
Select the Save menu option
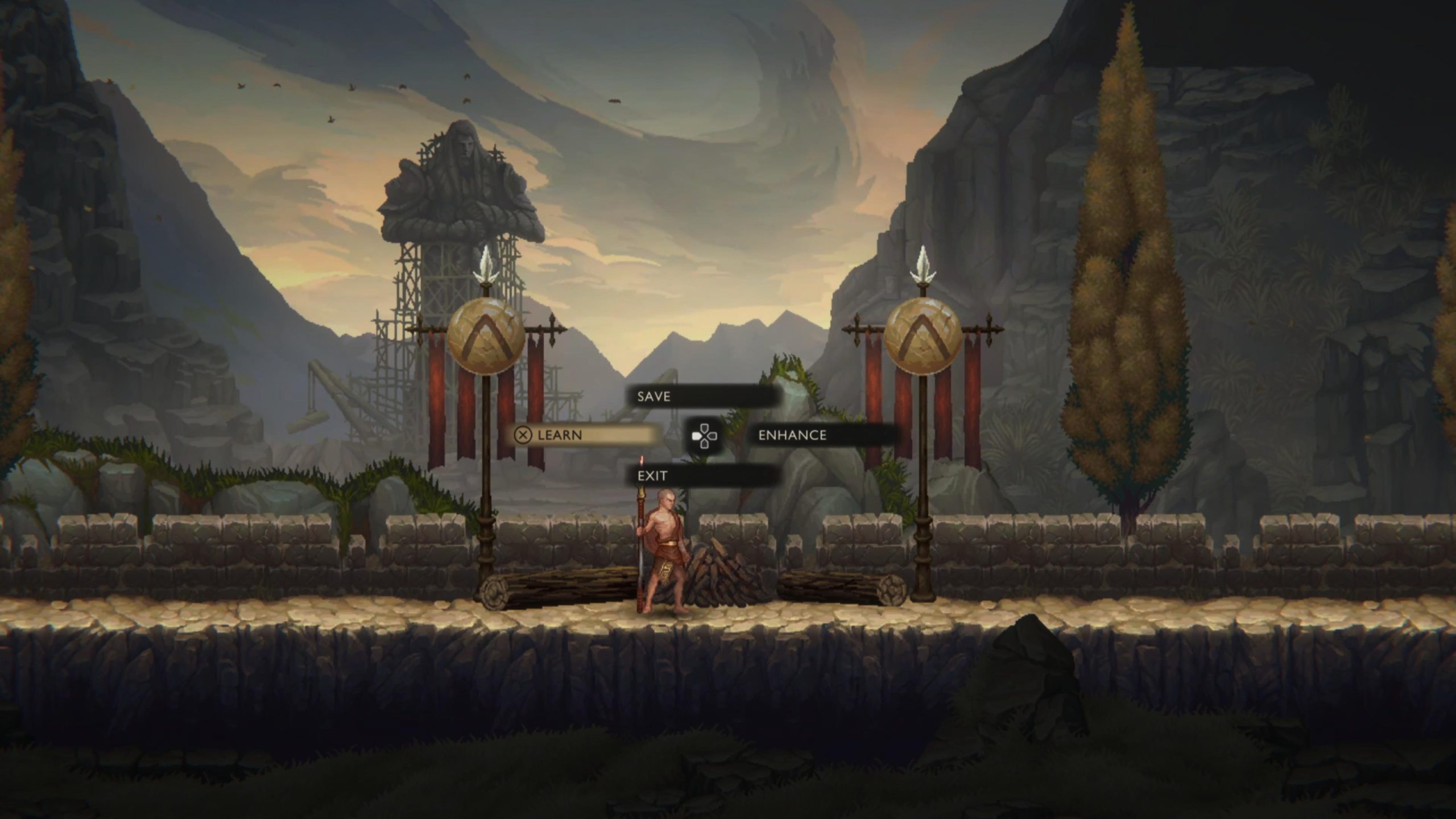[x=702, y=396]
